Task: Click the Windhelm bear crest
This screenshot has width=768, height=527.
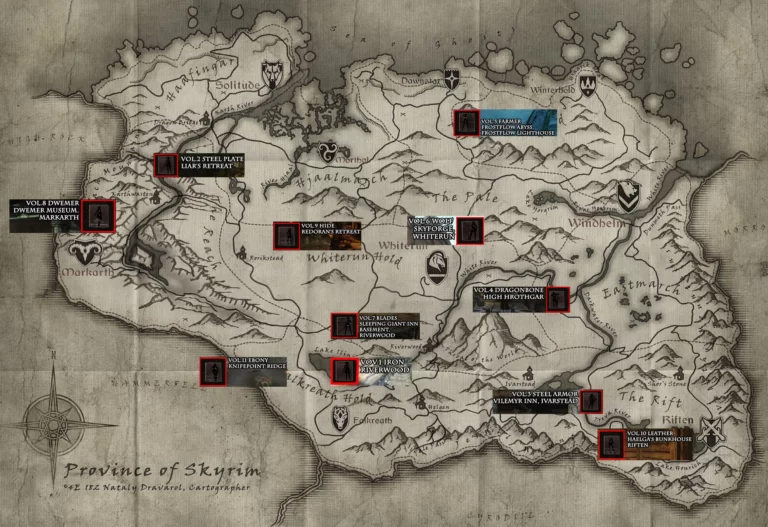Action: 627,194
